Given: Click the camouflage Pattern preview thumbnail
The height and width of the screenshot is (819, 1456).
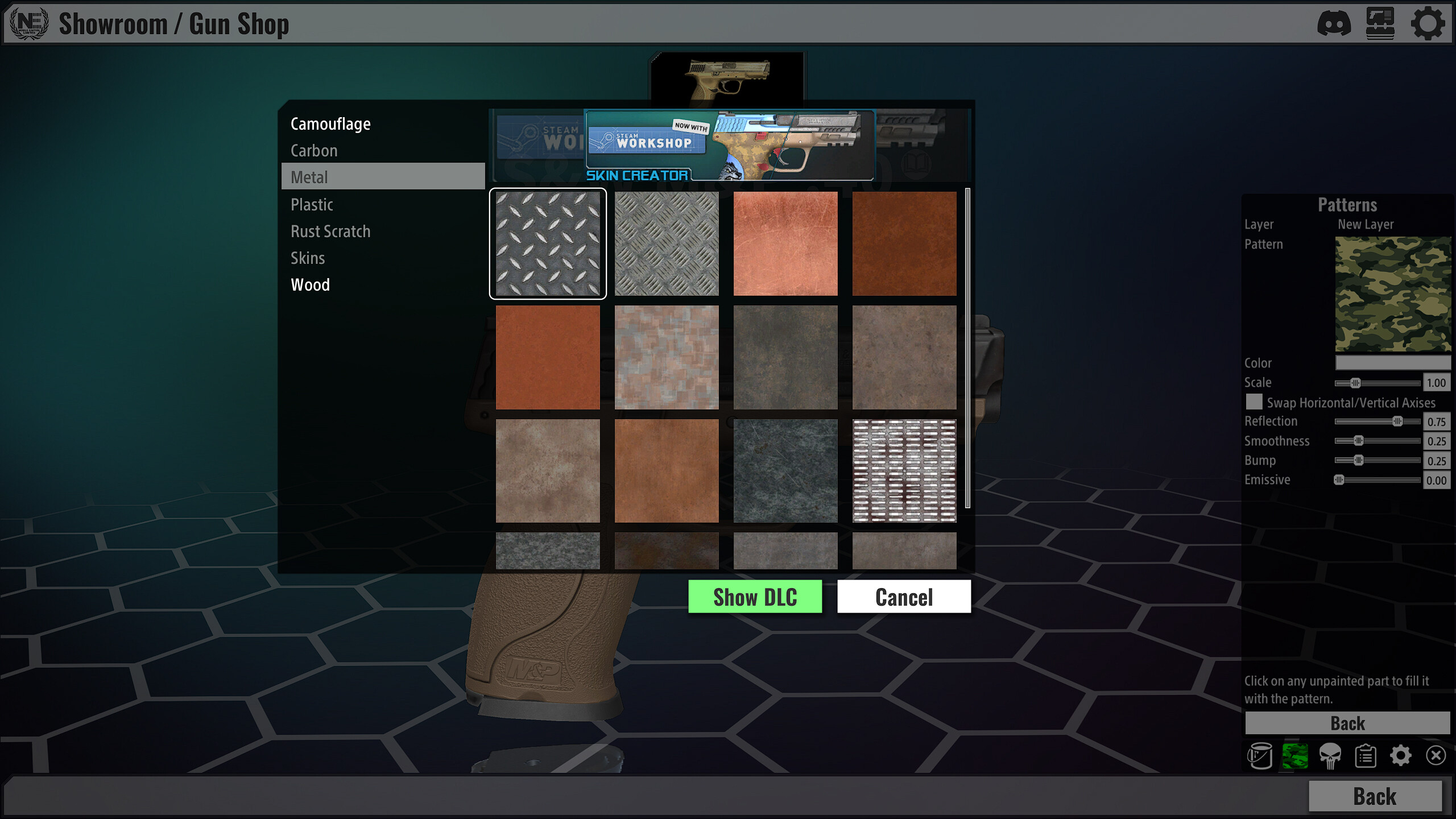Looking at the screenshot, I should click(1392, 294).
